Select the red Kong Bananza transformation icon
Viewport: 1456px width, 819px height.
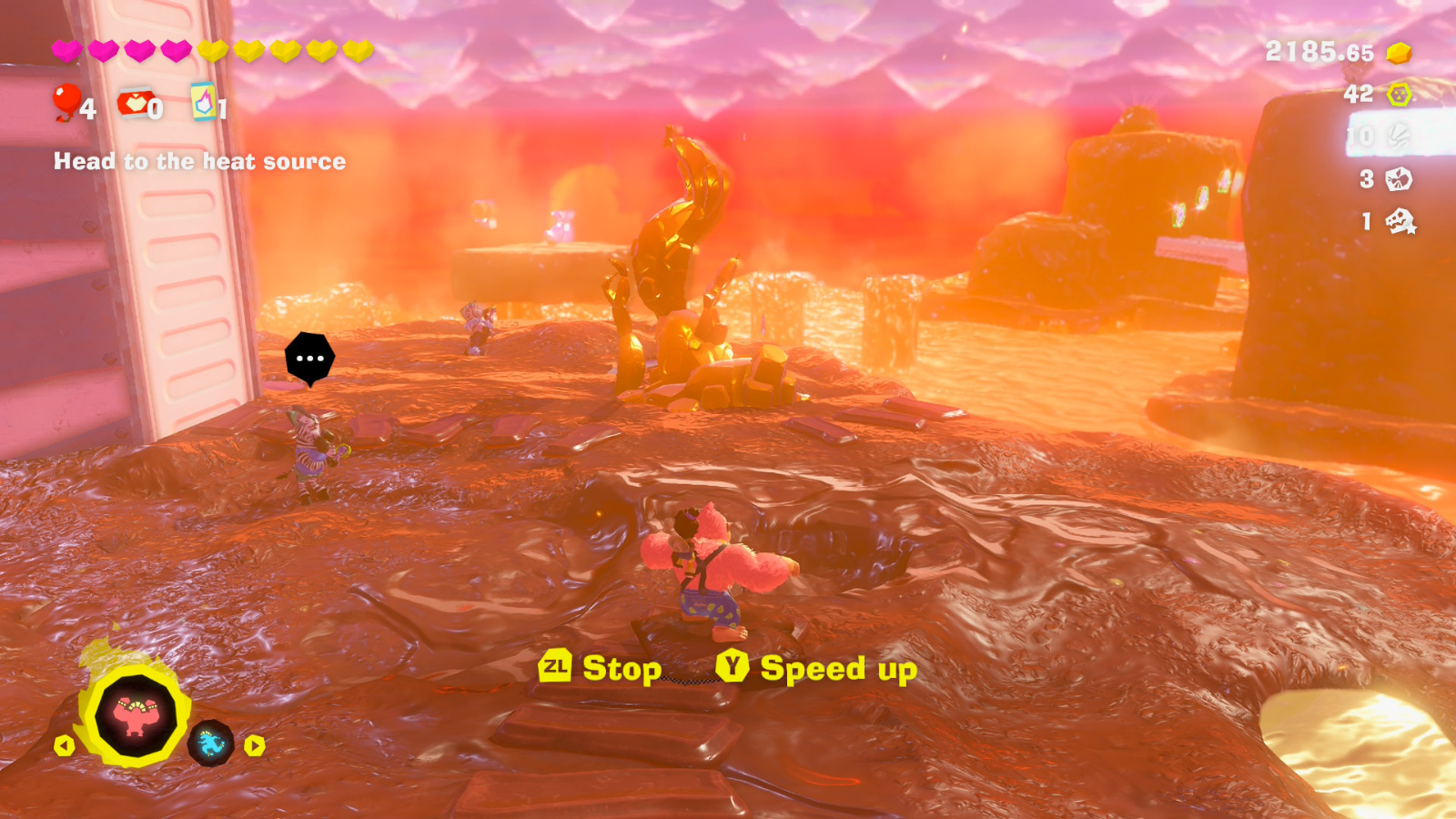click(136, 715)
